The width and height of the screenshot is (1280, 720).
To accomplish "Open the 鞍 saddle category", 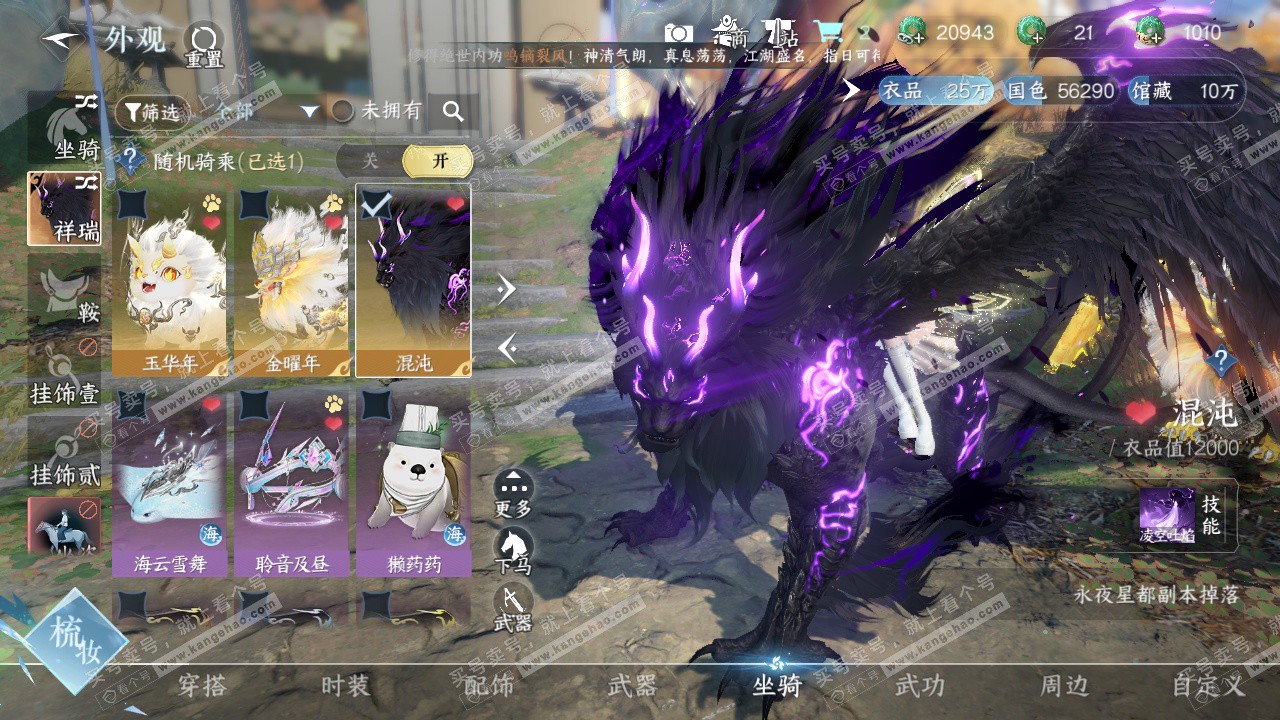I will 65,292.
